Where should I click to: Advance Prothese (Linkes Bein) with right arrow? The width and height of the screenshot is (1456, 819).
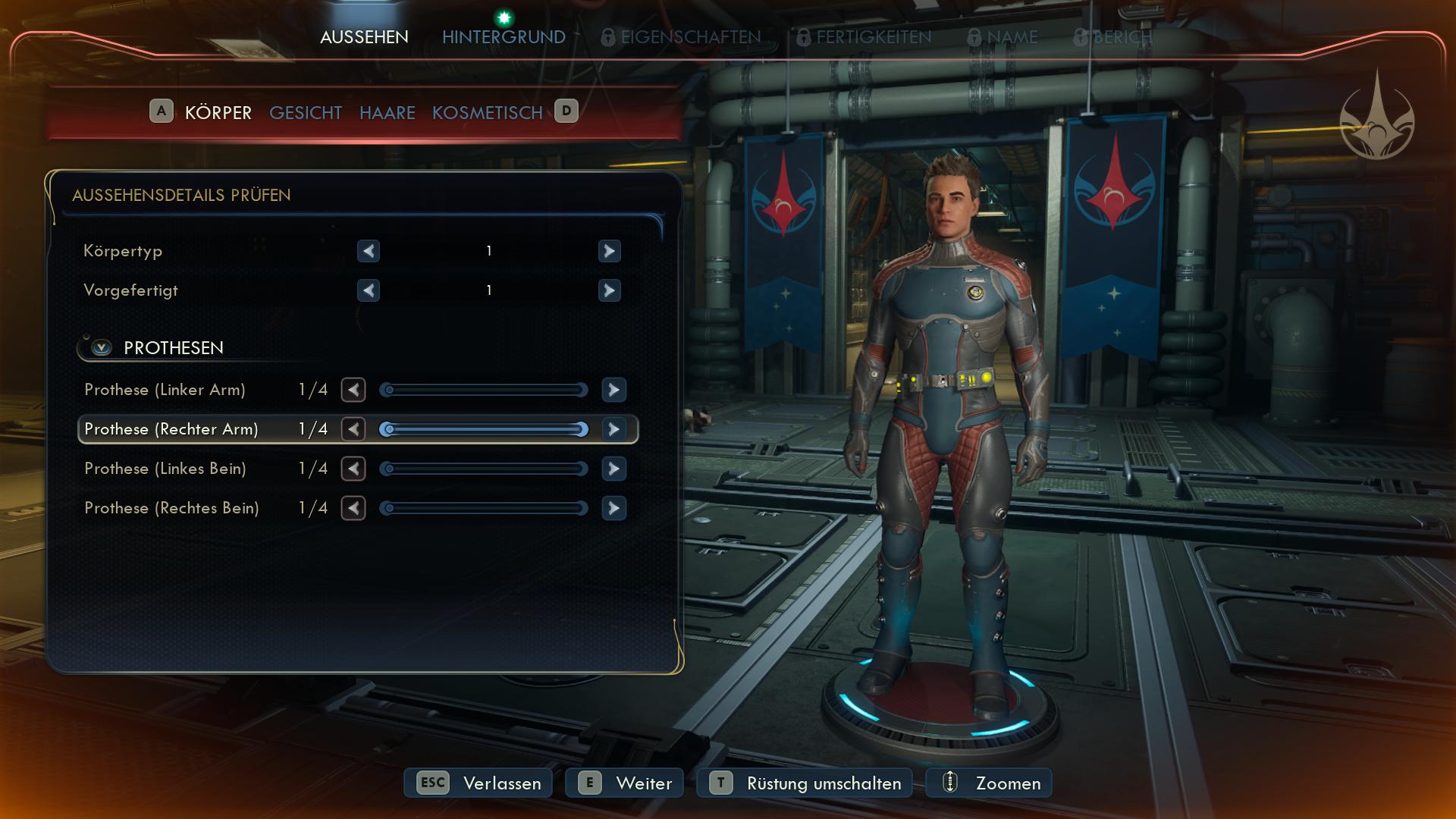pyautogui.click(x=613, y=469)
